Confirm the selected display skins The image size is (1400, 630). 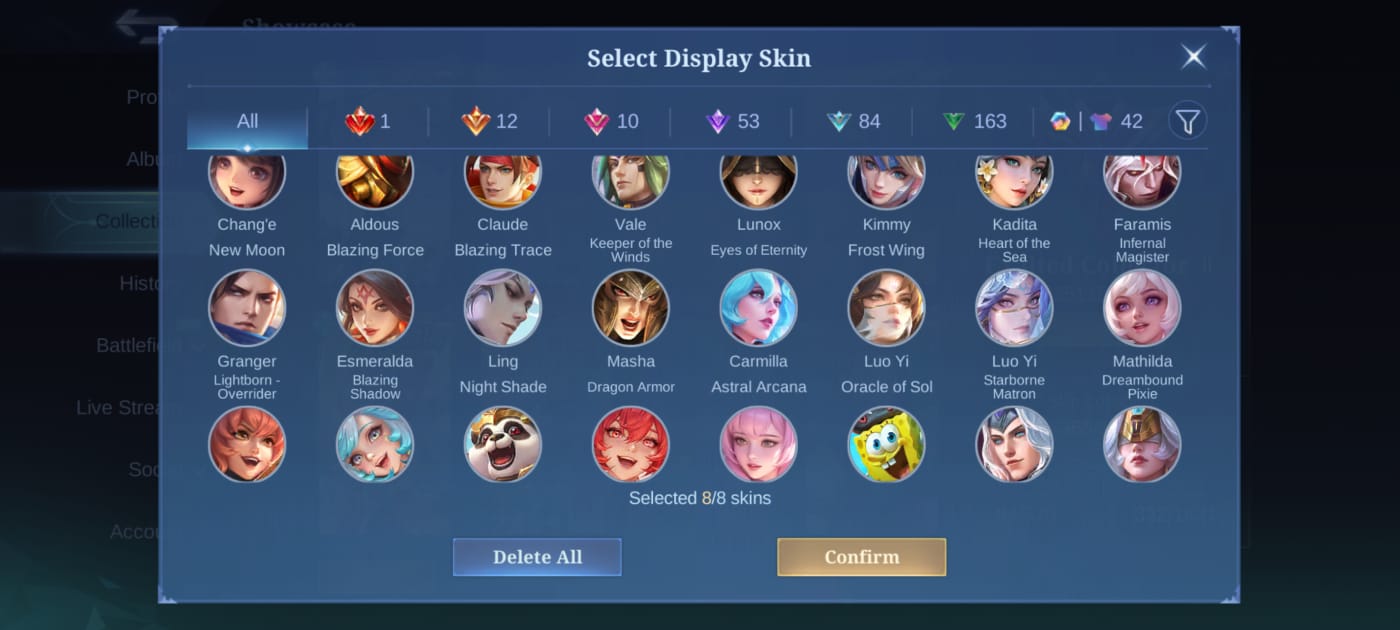[x=861, y=557]
